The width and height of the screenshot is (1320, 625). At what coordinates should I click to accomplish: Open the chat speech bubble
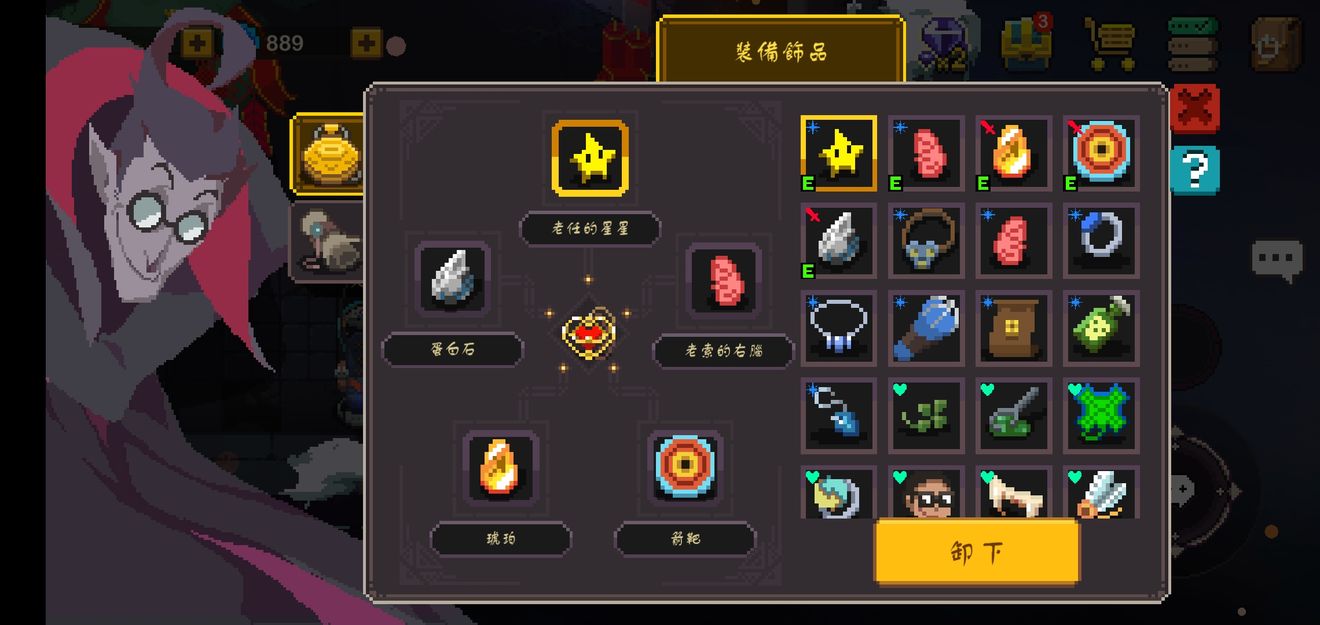(x=1277, y=260)
